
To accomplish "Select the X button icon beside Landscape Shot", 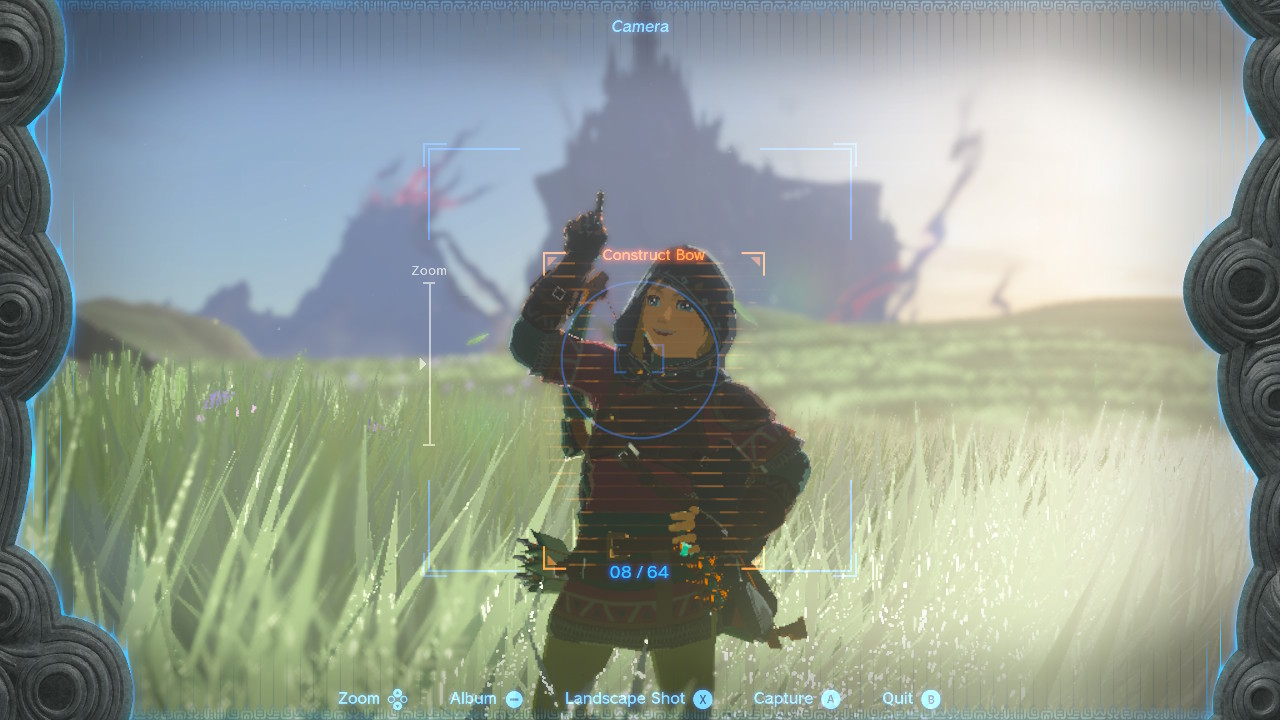I will tap(701, 699).
